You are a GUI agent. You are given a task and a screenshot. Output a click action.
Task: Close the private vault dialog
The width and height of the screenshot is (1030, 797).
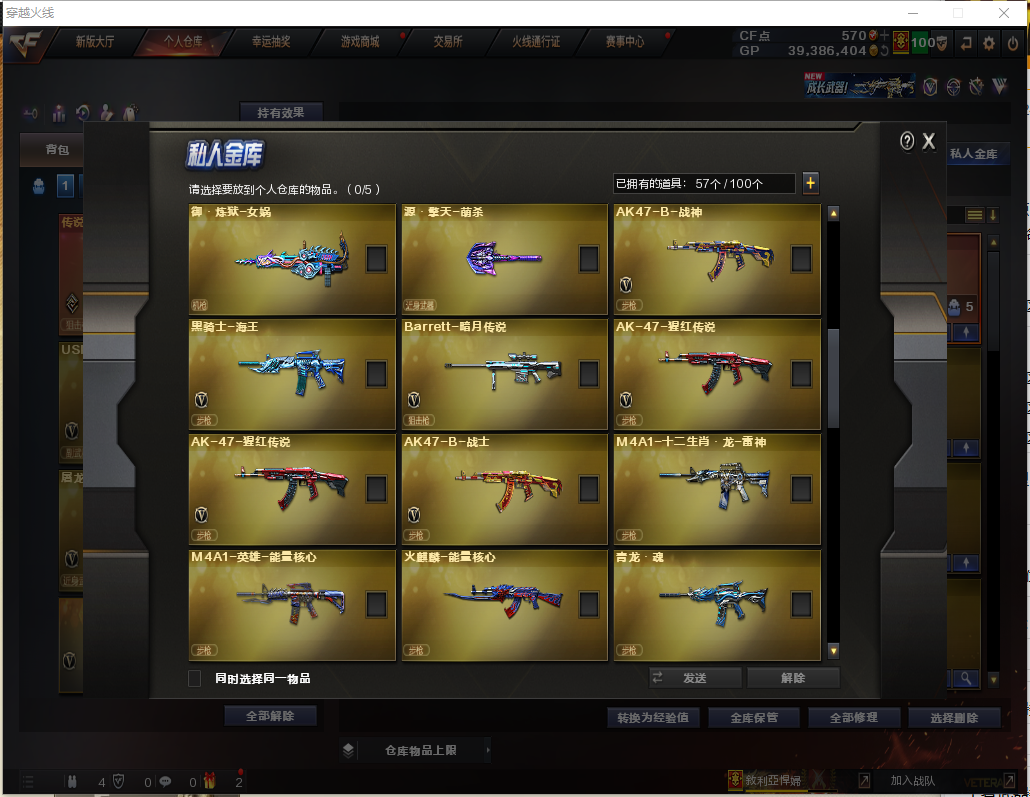tap(929, 141)
